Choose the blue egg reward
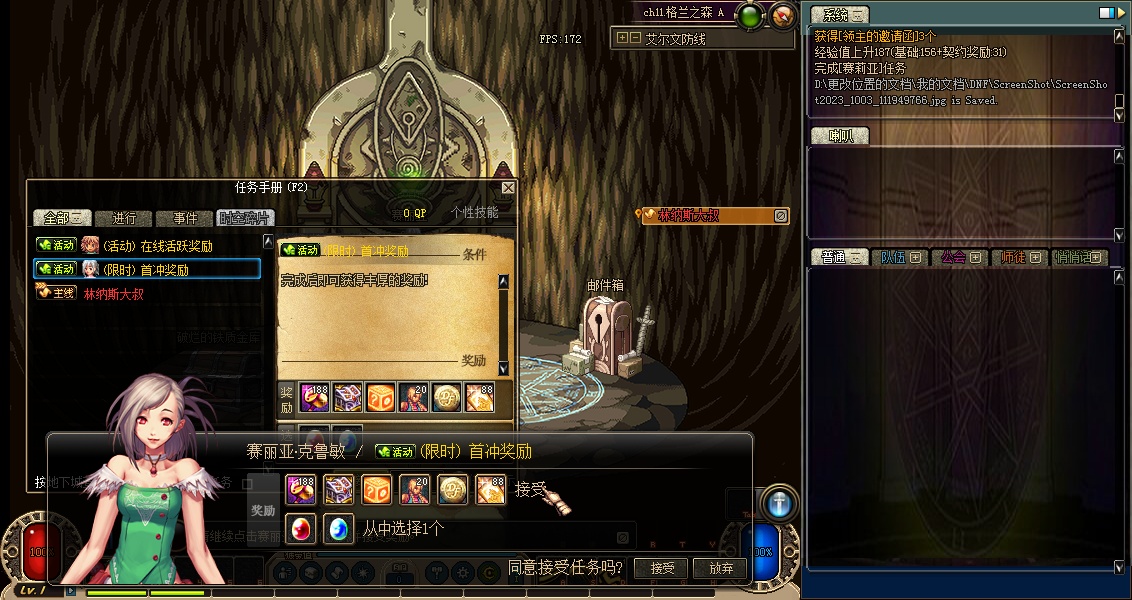Screen dimensions: 1132x600 (339, 528)
